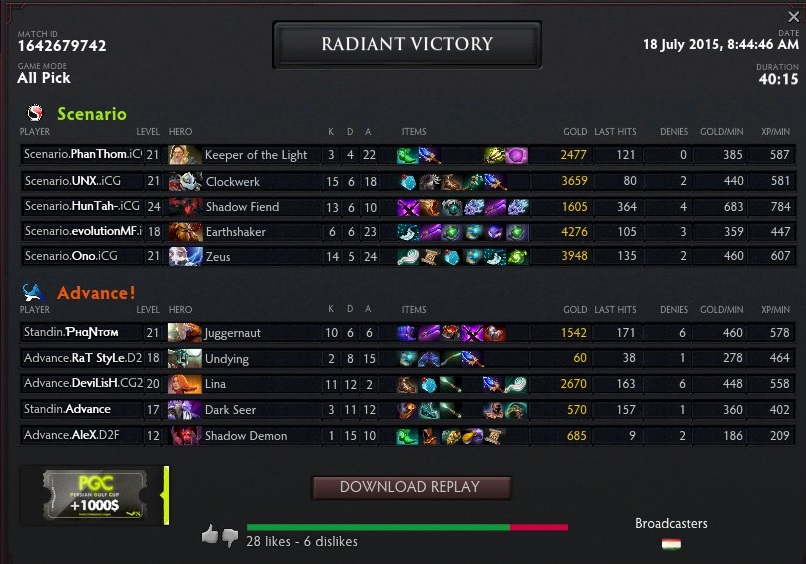Click the Shadow Fiend hero portrait

pyautogui.click(x=185, y=207)
